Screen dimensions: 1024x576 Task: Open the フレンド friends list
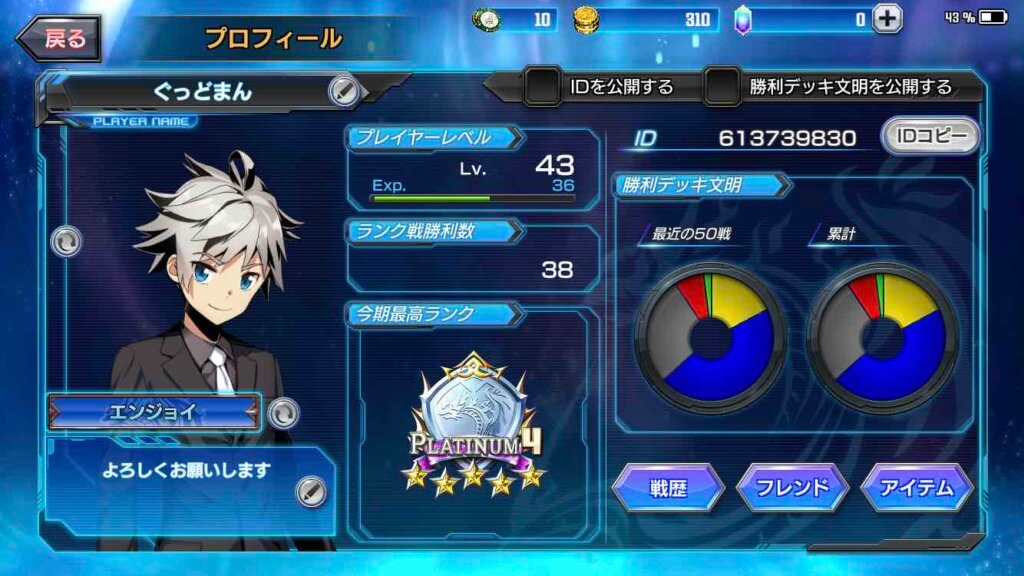[x=792, y=488]
